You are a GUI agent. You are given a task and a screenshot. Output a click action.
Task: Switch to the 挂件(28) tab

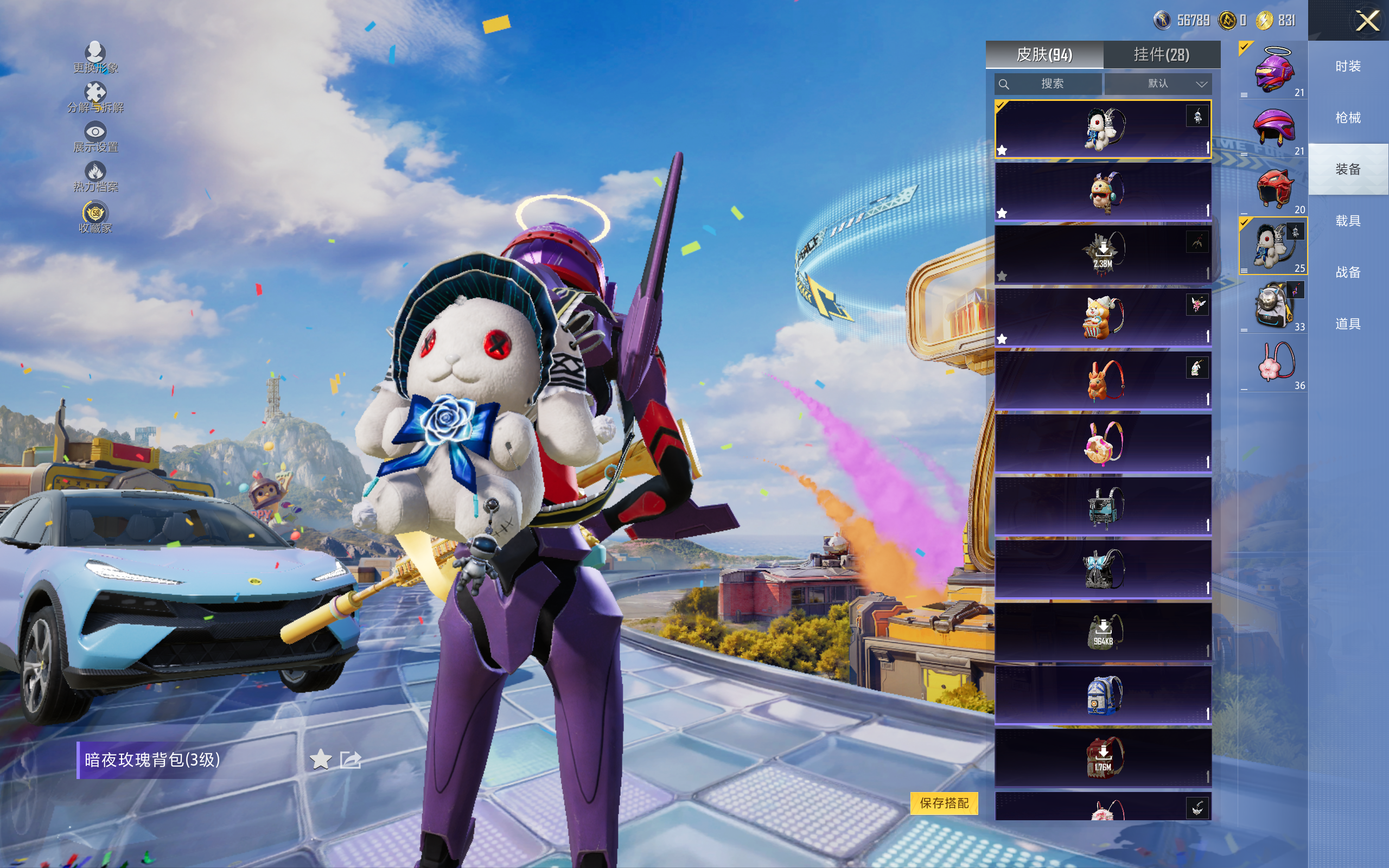(x=1161, y=55)
